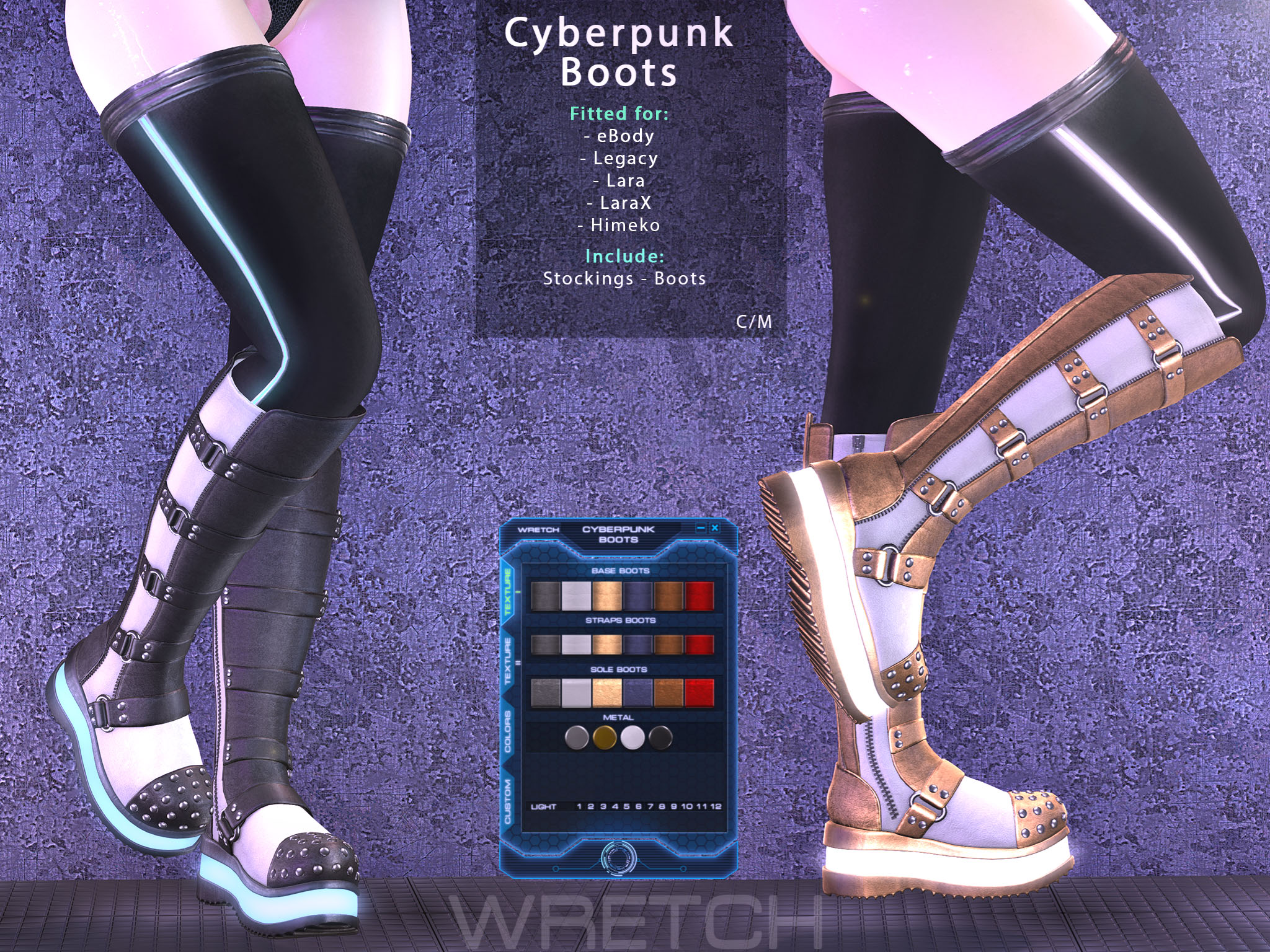Viewport: 1270px width, 952px height.
Task: Select the white Sole Boots texture
Action: click(x=575, y=693)
